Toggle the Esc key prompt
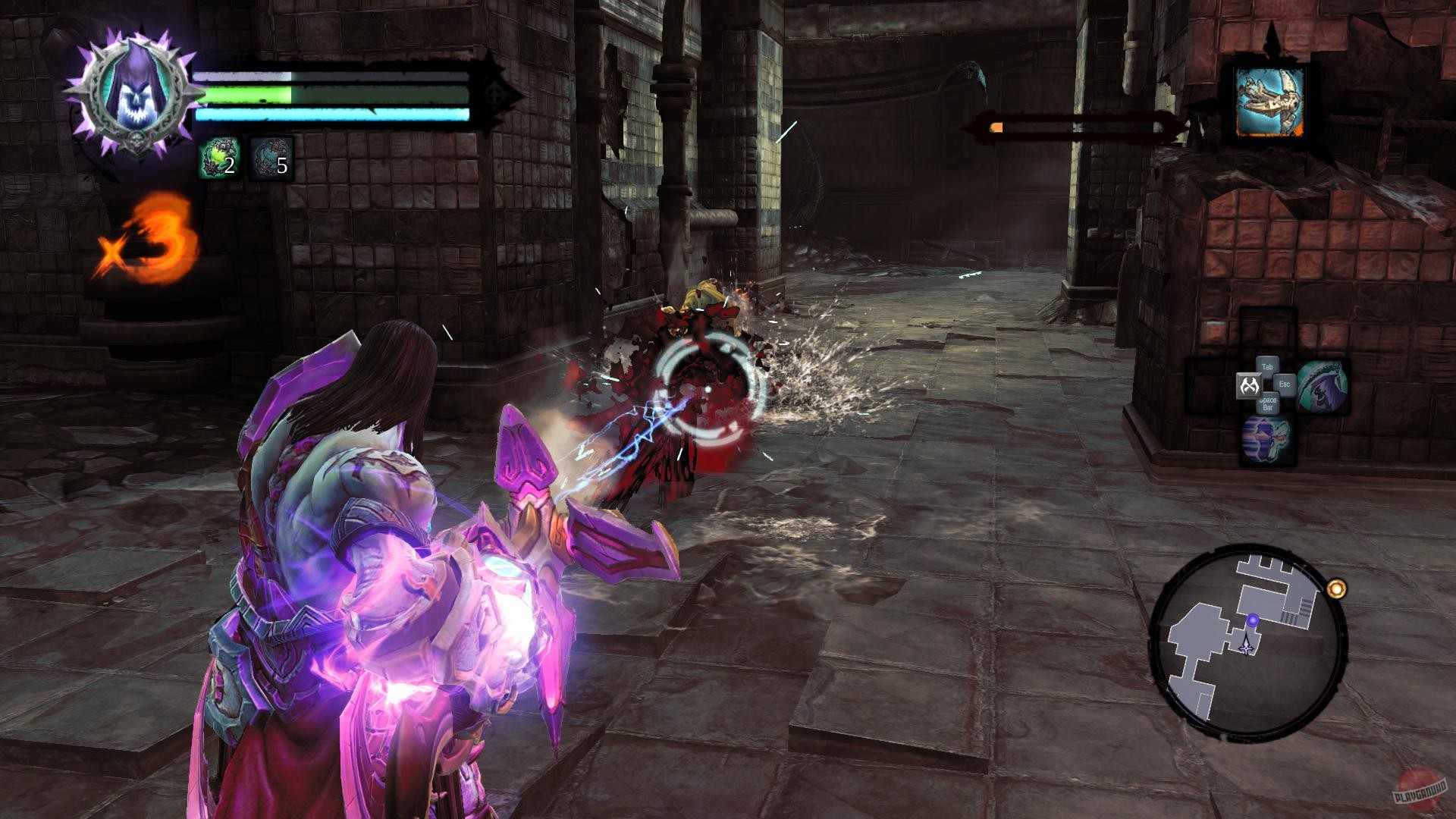Image resolution: width=1456 pixels, height=819 pixels. click(1284, 384)
